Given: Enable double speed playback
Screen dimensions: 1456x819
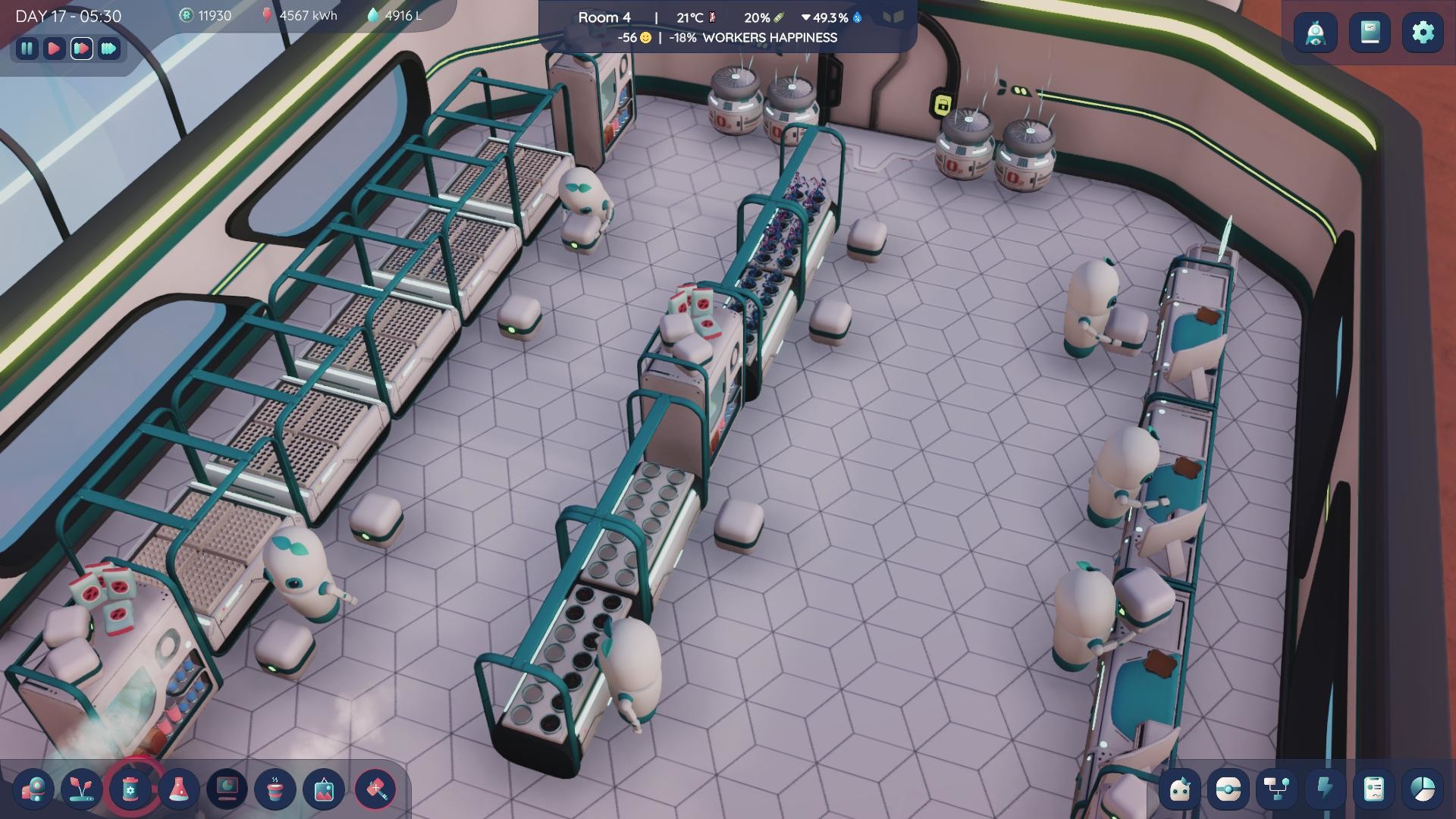Looking at the screenshot, I should (x=81, y=49).
